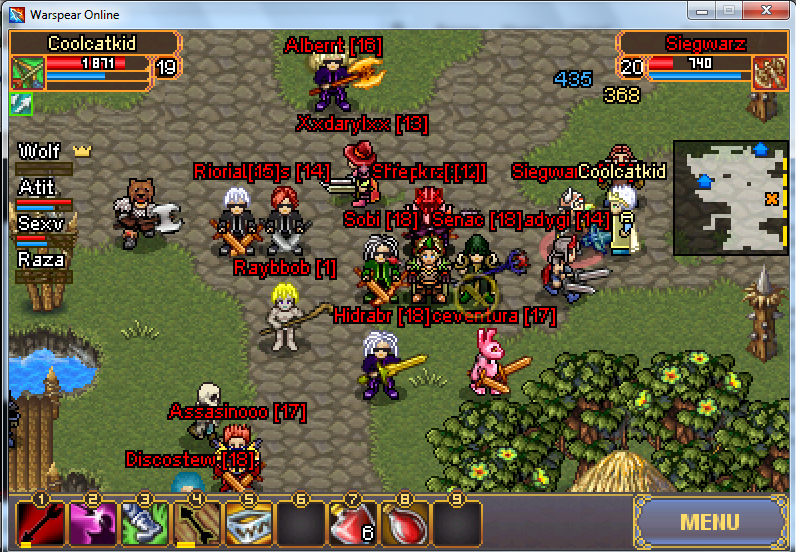The height and width of the screenshot is (552, 796).
Task: Minimize the Warspear Online window
Action: coord(702,10)
